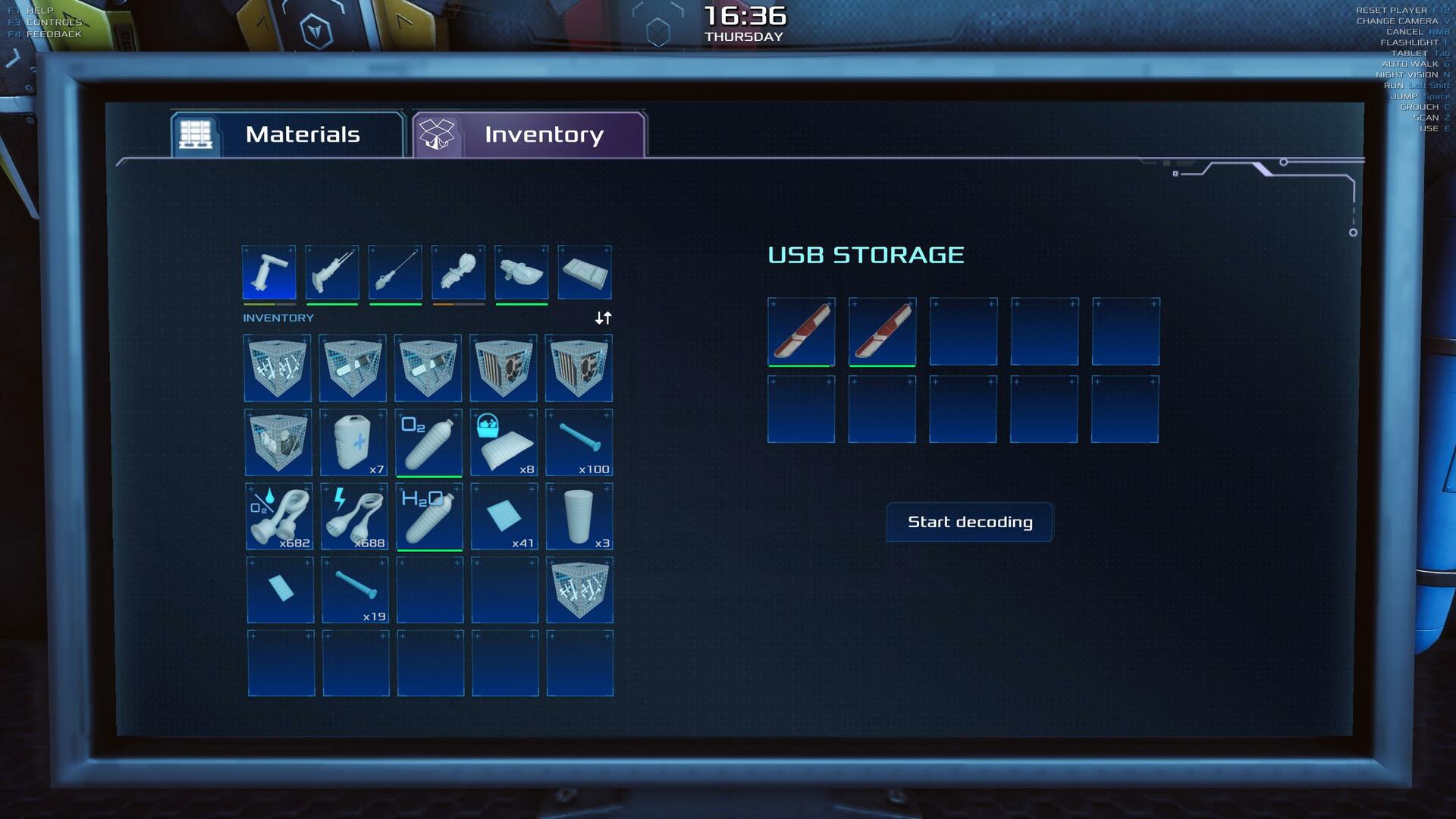Sort inventory with the arrows icon
Image resolution: width=1456 pixels, height=819 pixels.
pyautogui.click(x=603, y=318)
